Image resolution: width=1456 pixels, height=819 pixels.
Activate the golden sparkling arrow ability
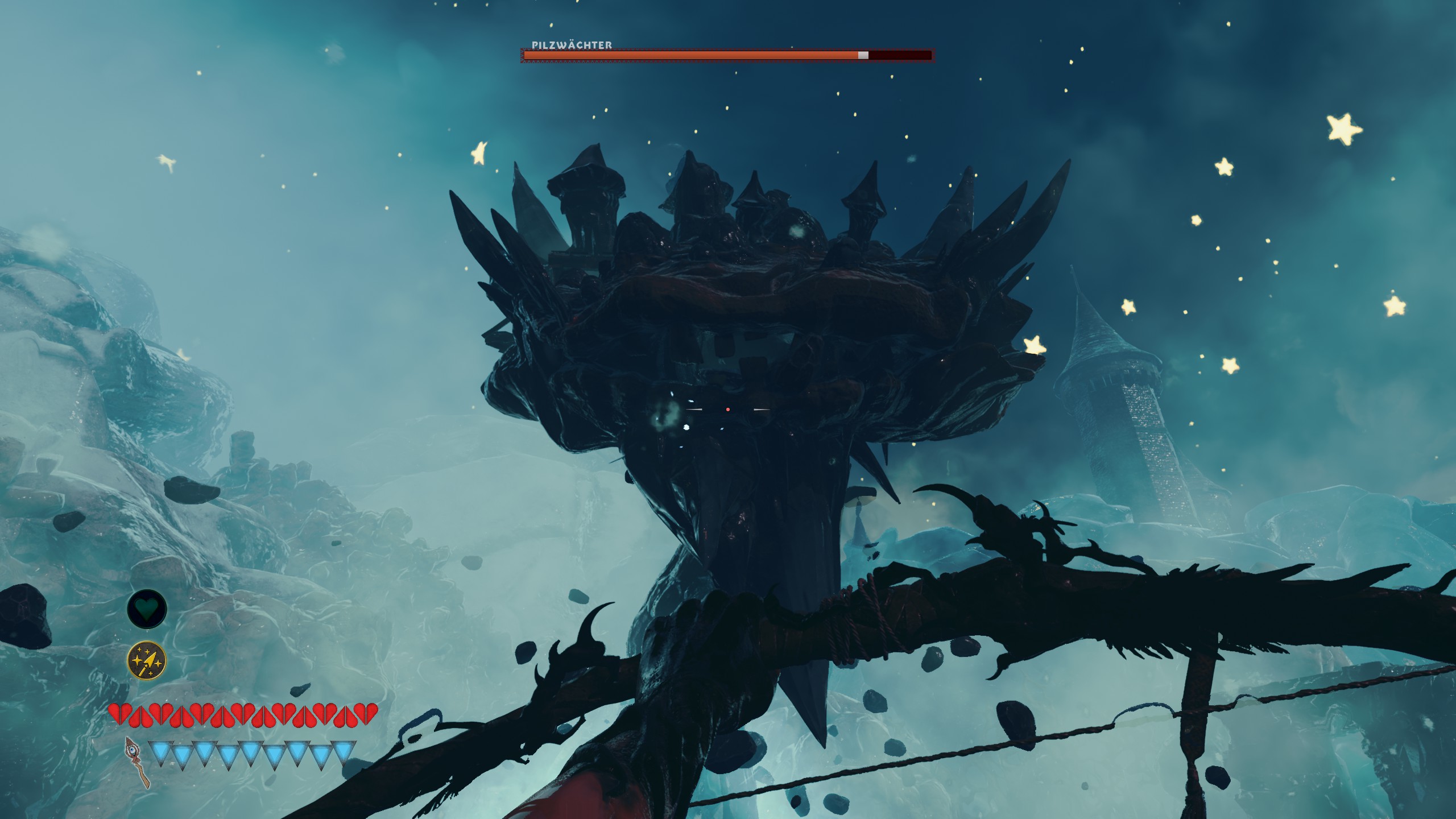[147, 661]
